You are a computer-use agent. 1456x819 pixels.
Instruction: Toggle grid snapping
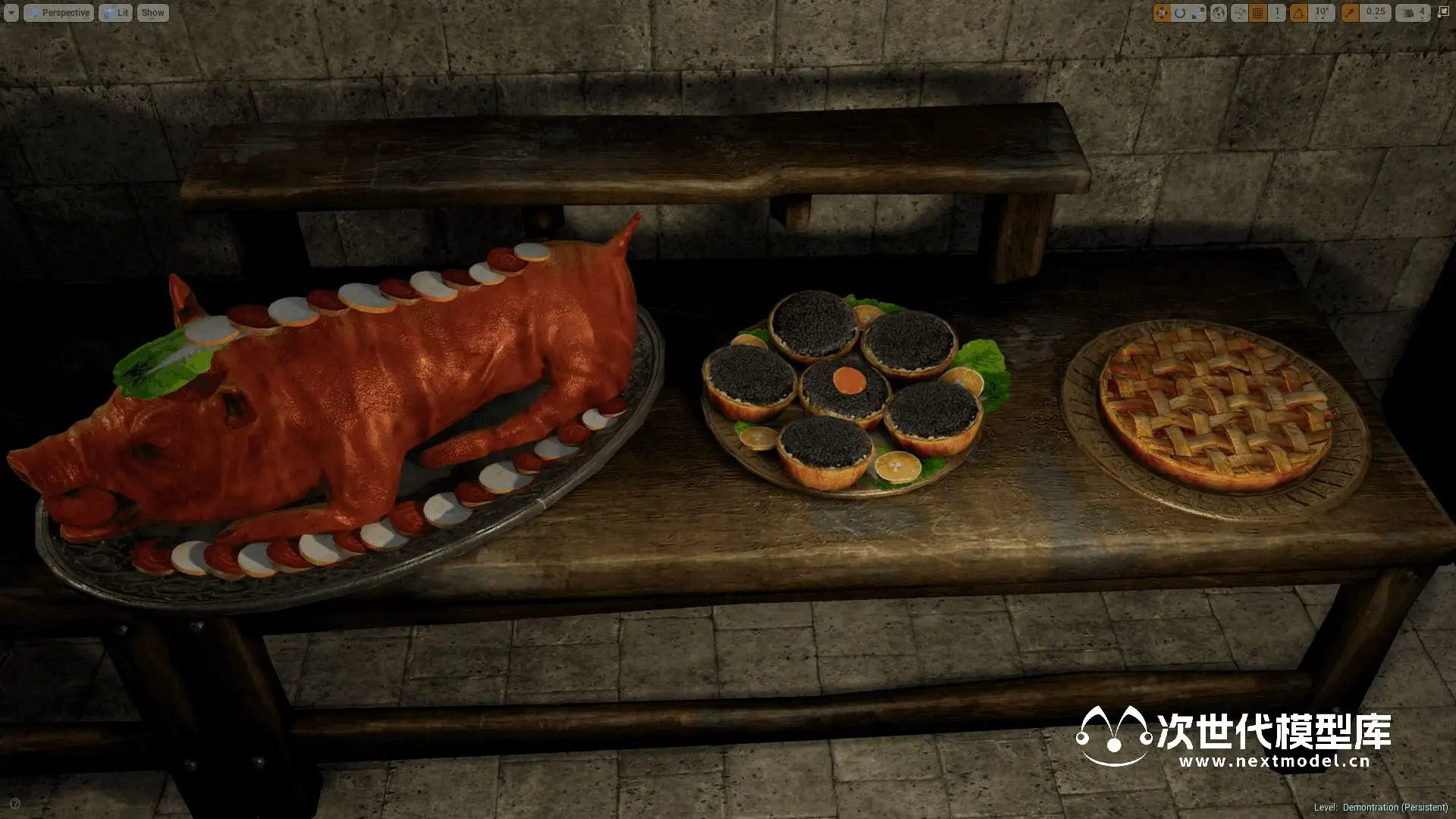coord(1258,13)
